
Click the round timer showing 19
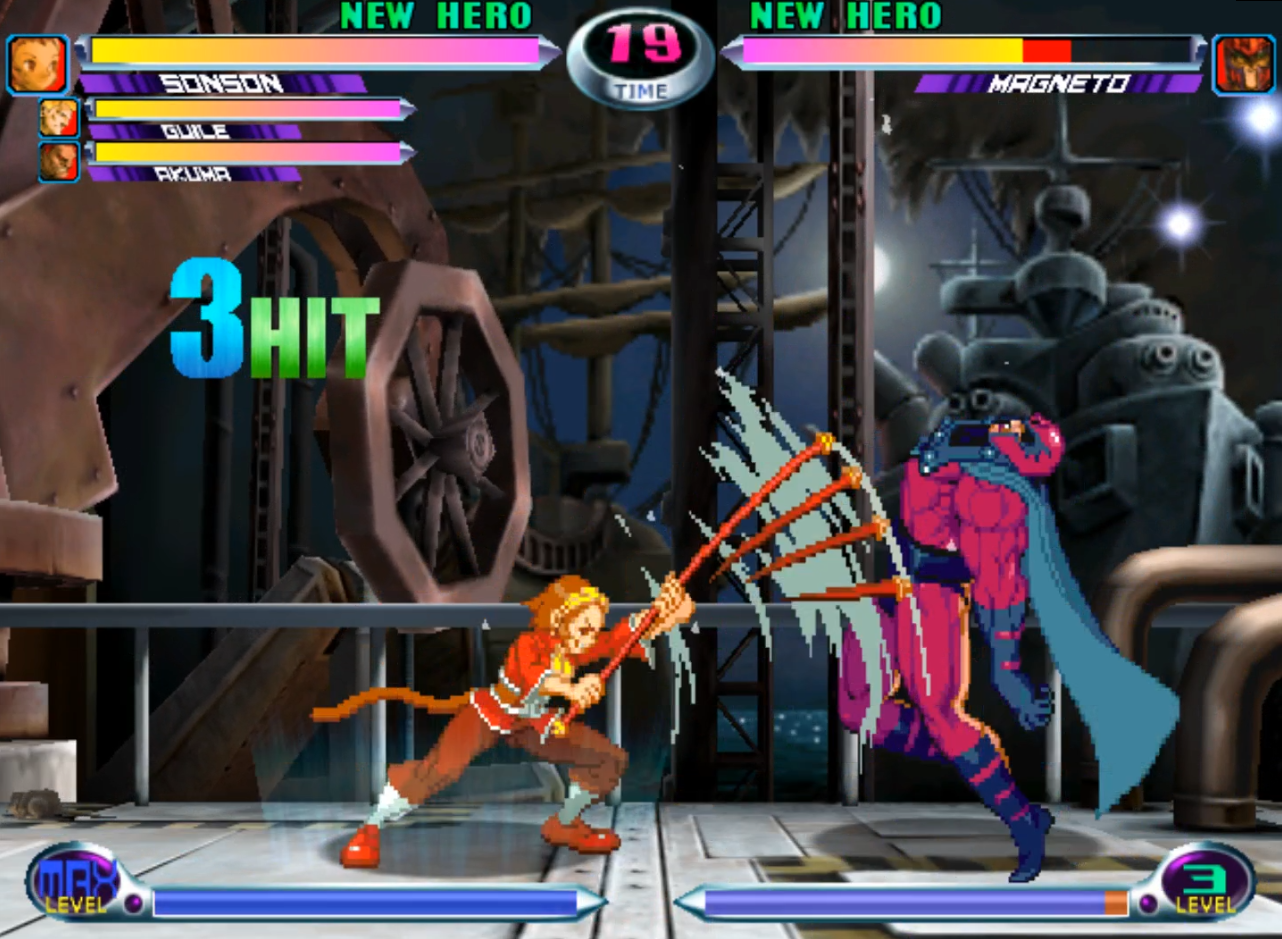(640, 44)
